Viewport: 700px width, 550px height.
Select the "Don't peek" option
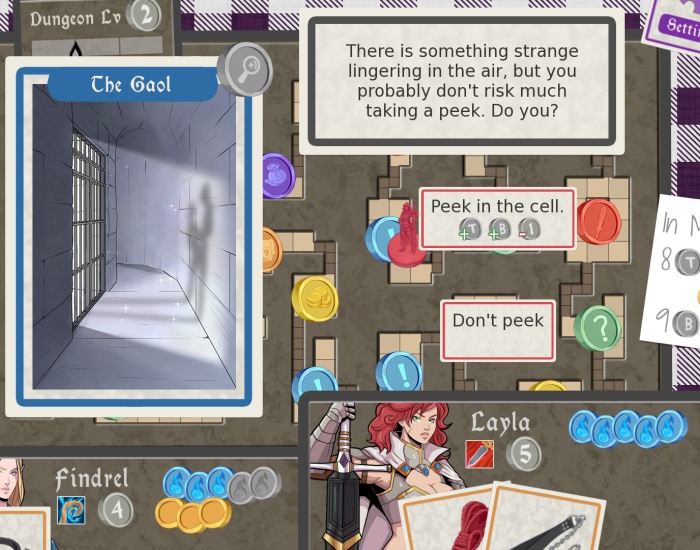point(497,321)
